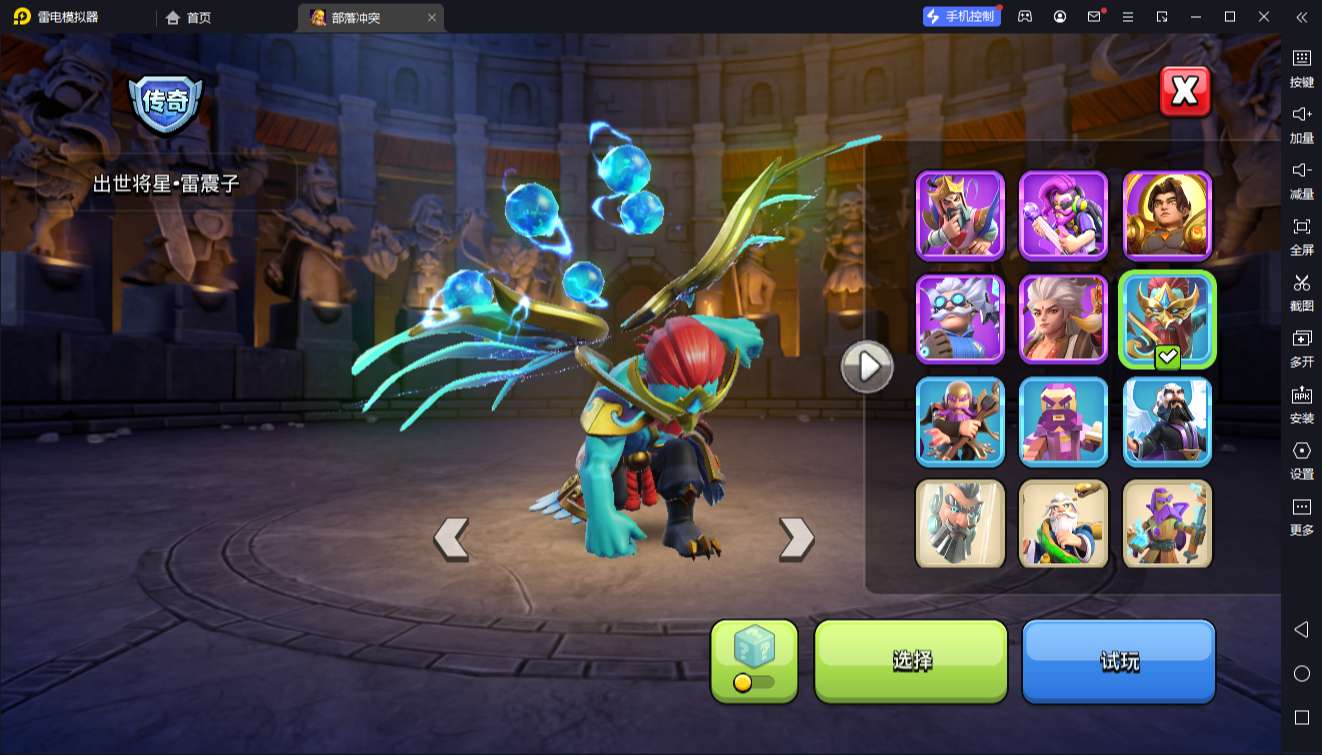Viewport: 1322px width, 755px height.
Task: Choose the blocky pixel-style skin thumbnail
Action: coord(1063,421)
